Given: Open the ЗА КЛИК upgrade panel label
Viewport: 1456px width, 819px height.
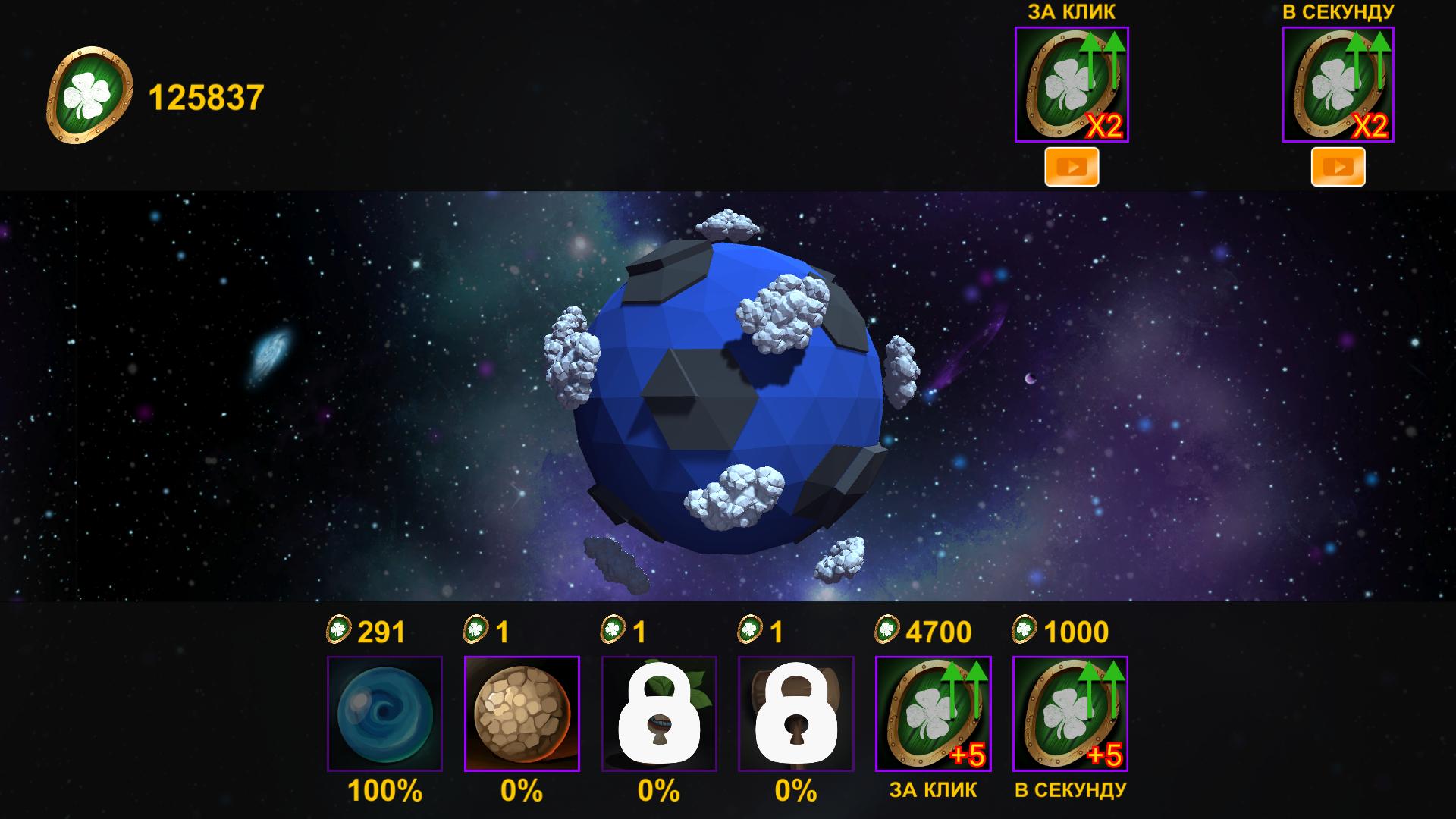Looking at the screenshot, I should (x=932, y=789).
